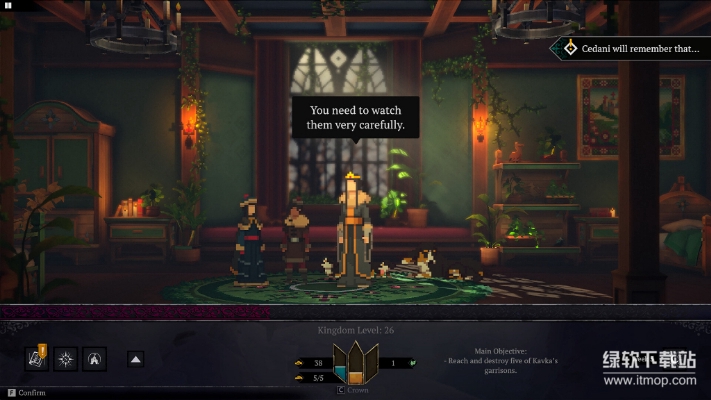
Task: Advance the dialogue speech bubble
Action: pos(357,118)
